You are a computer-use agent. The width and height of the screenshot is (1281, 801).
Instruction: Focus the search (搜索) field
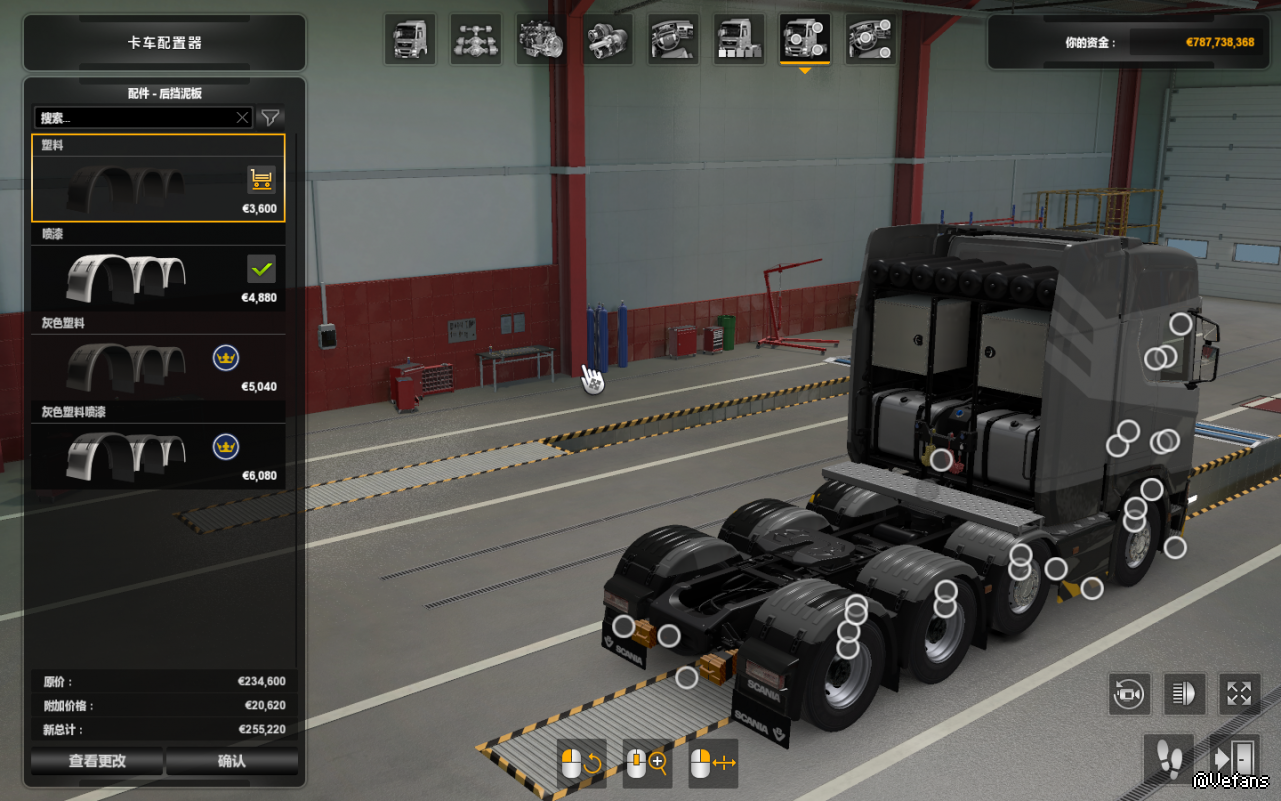(x=135, y=118)
